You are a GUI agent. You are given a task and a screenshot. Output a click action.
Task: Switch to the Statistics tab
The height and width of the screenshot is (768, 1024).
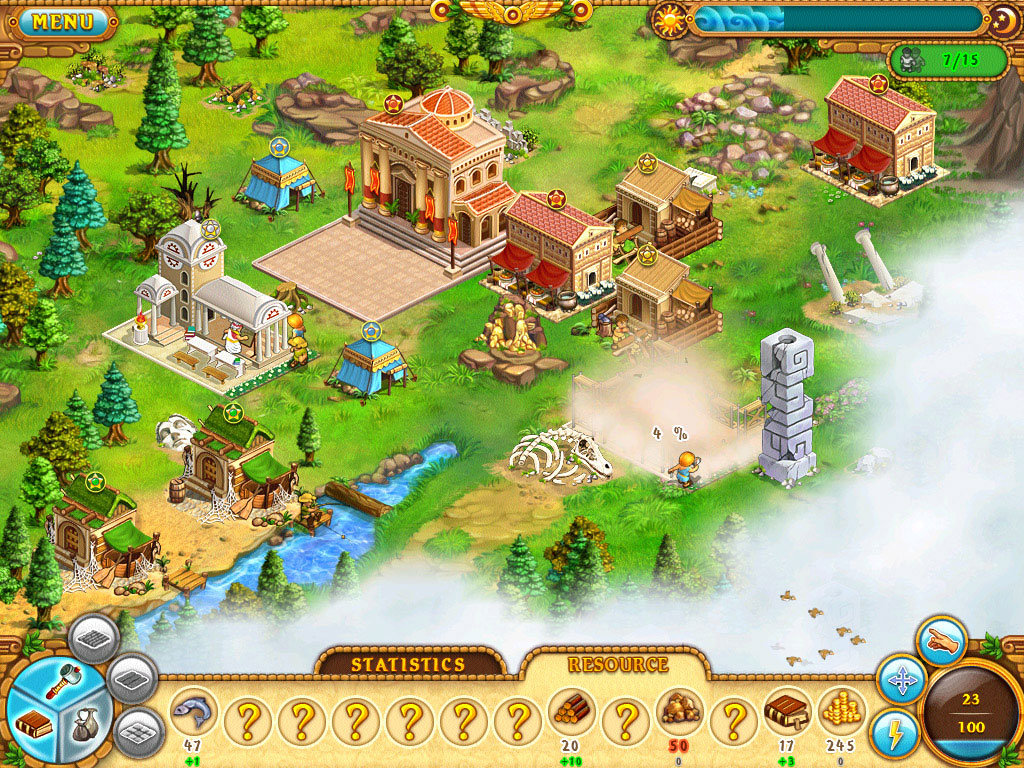(407, 664)
